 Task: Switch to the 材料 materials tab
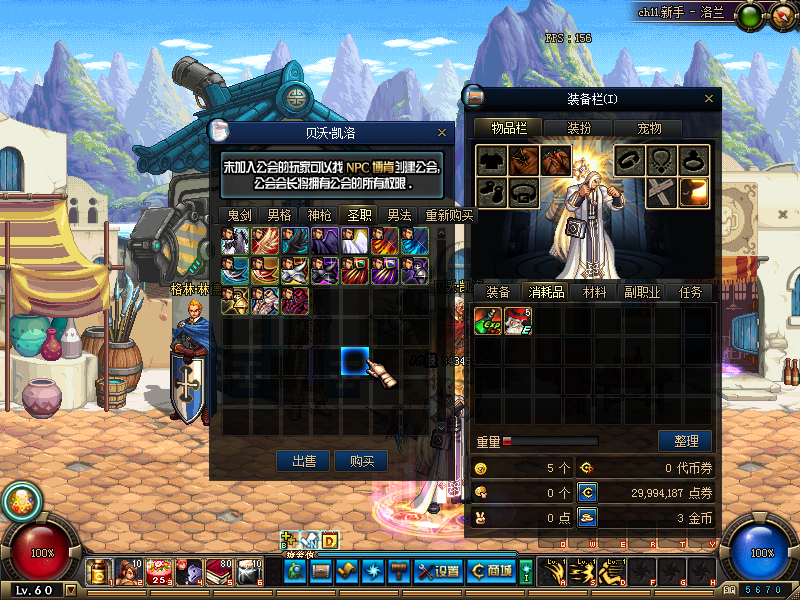[x=594, y=292]
